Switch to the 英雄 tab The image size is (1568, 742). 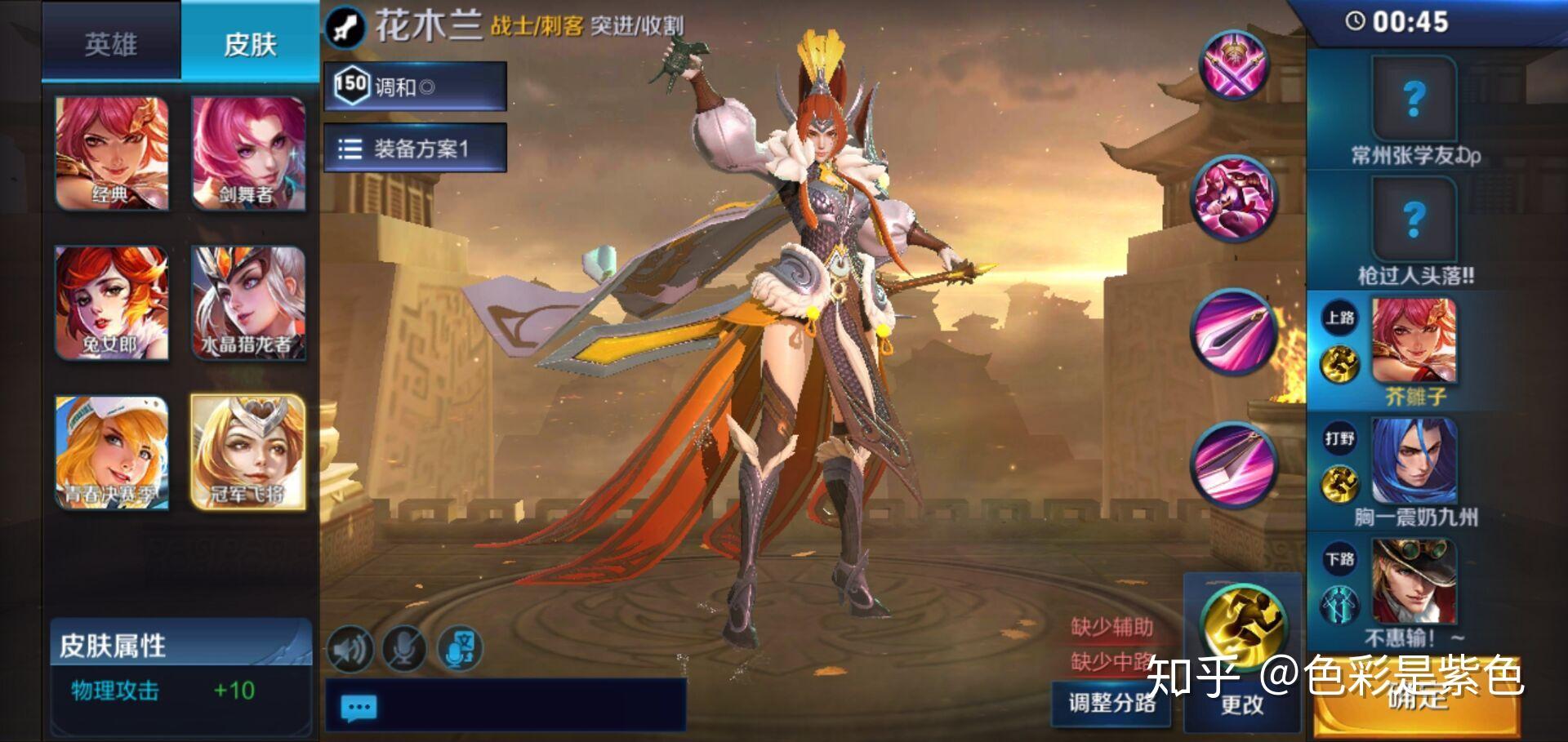110,45
